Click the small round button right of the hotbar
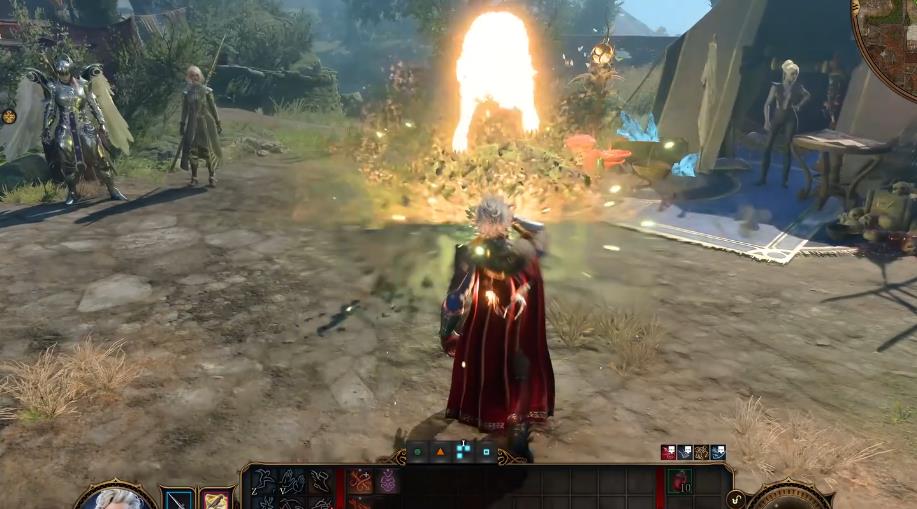 pos(737,497)
